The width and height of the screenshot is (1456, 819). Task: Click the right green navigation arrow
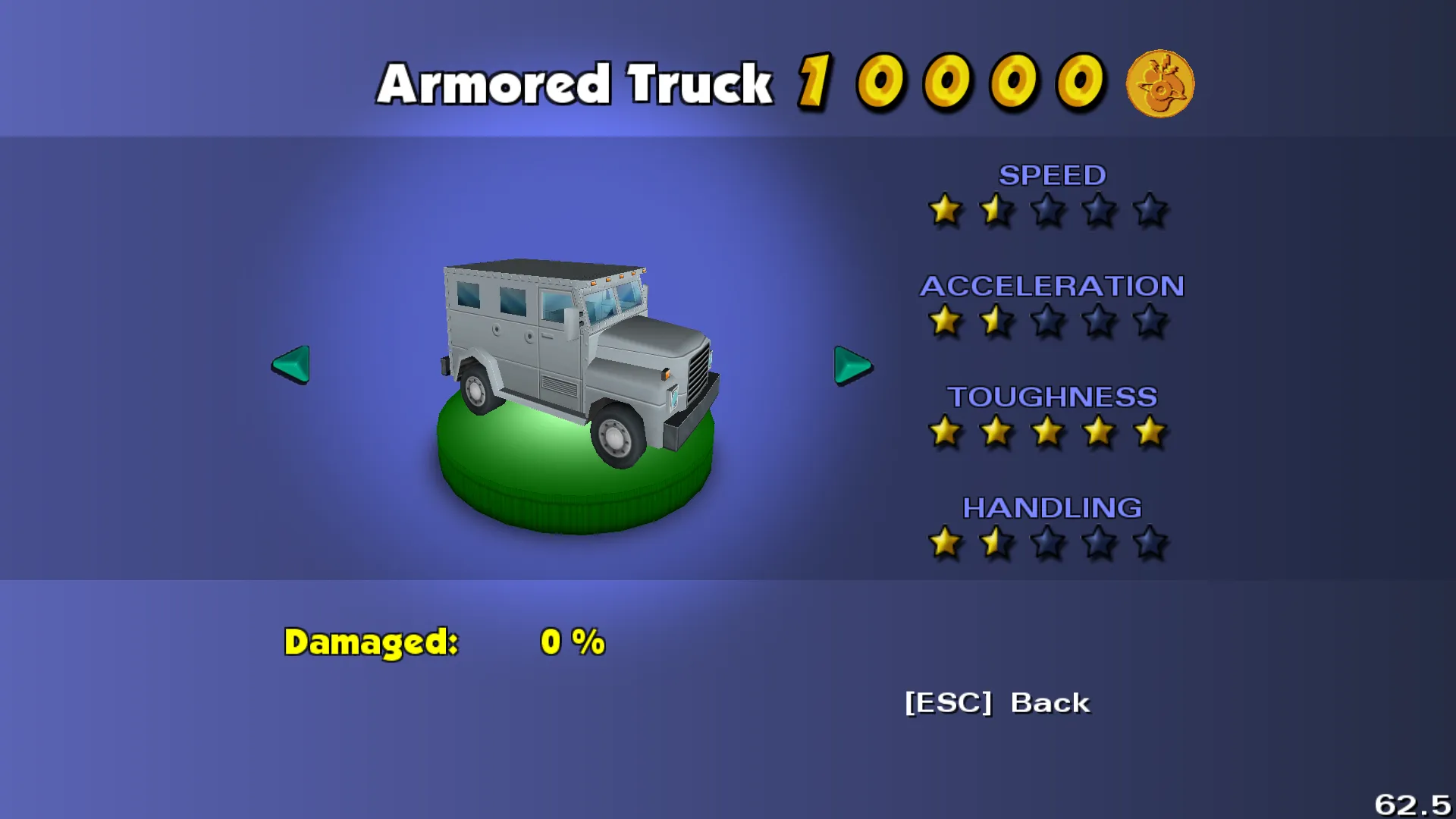pyautogui.click(x=851, y=366)
